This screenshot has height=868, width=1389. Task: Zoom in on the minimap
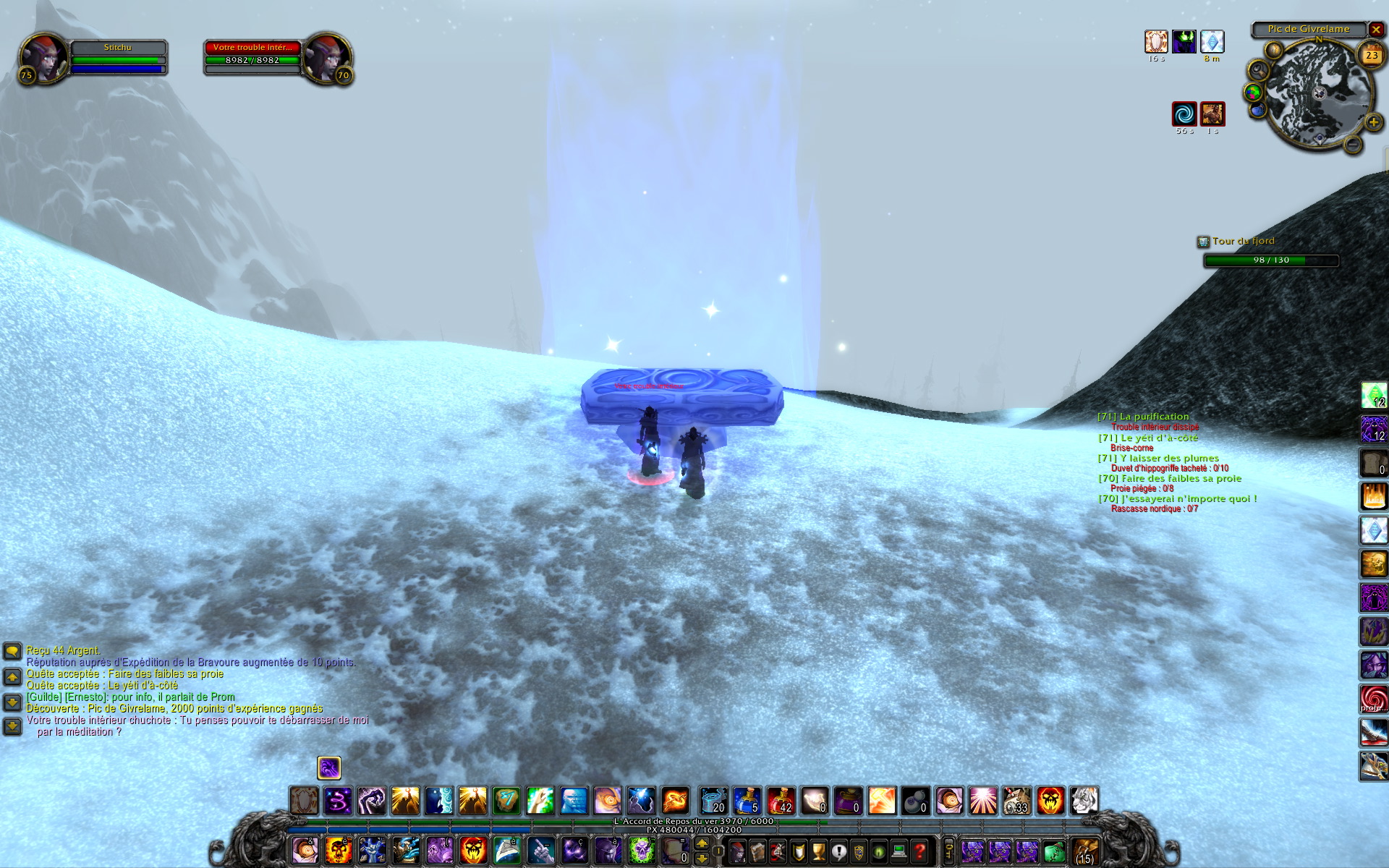(x=1372, y=122)
